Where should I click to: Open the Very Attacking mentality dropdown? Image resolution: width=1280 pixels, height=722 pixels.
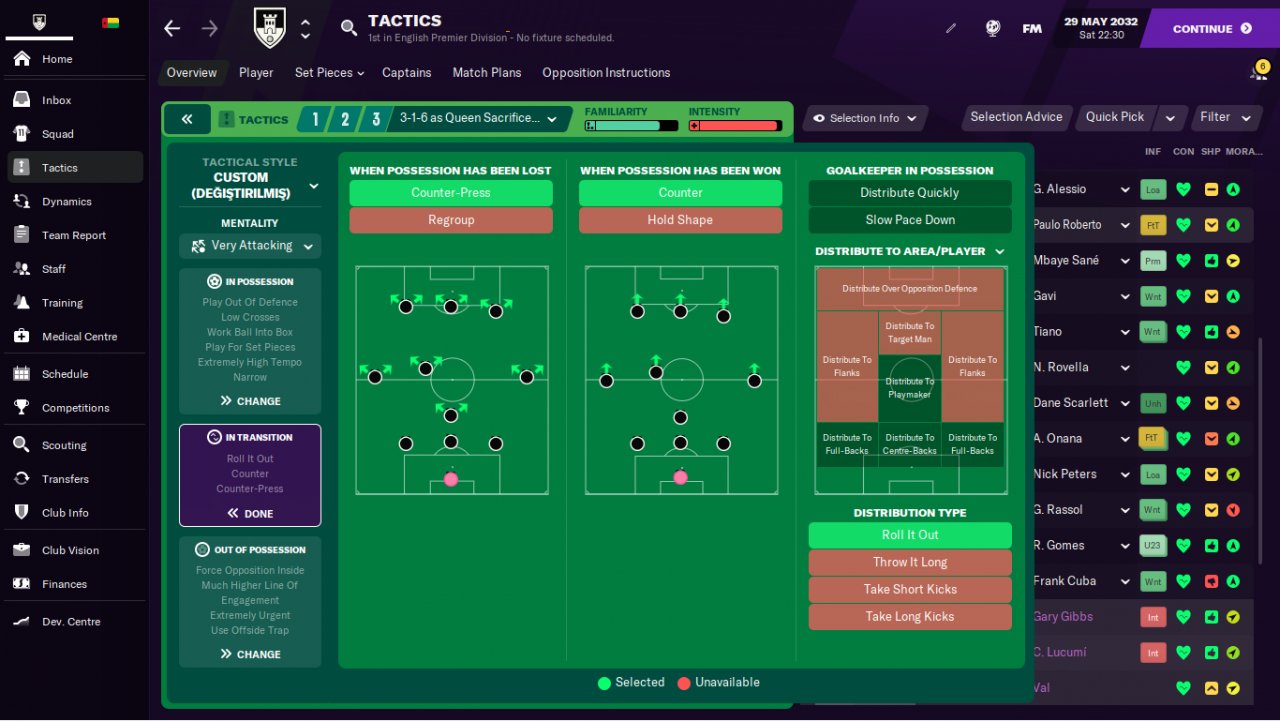(x=250, y=246)
